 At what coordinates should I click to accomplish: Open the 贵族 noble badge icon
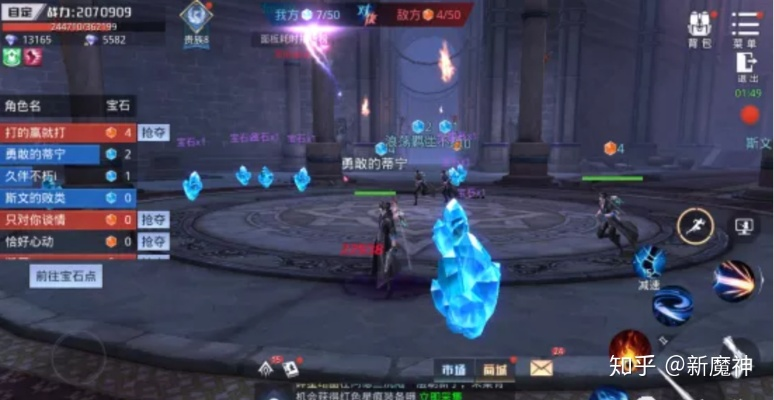pyautogui.click(x=196, y=20)
